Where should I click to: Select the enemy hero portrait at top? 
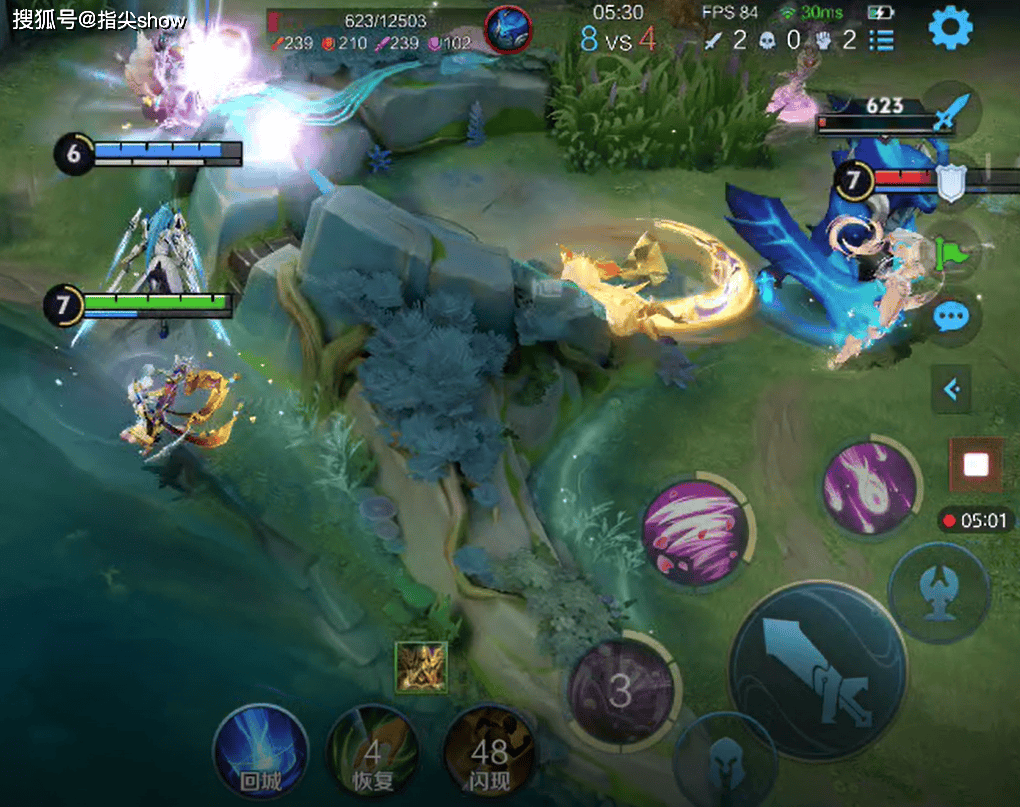click(x=508, y=28)
